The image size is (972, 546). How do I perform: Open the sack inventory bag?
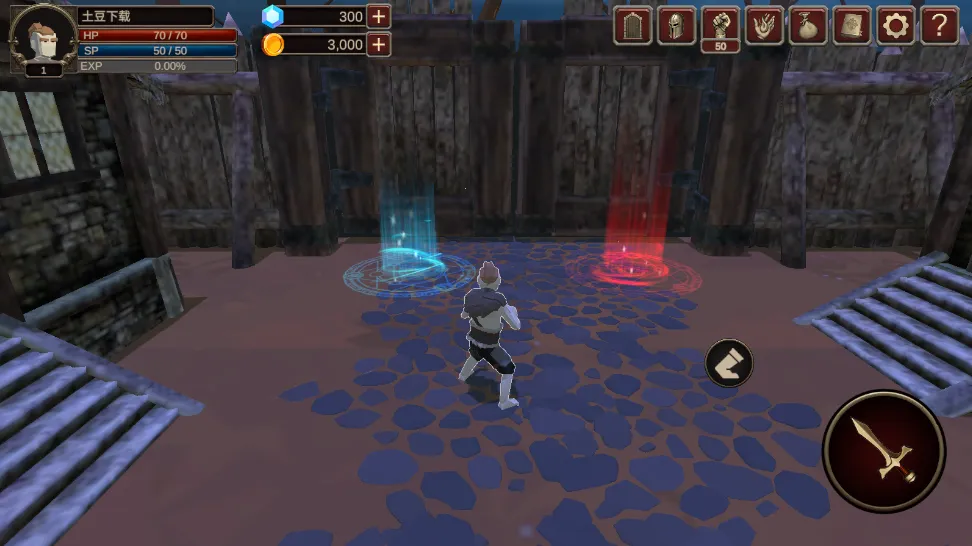[808, 26]
